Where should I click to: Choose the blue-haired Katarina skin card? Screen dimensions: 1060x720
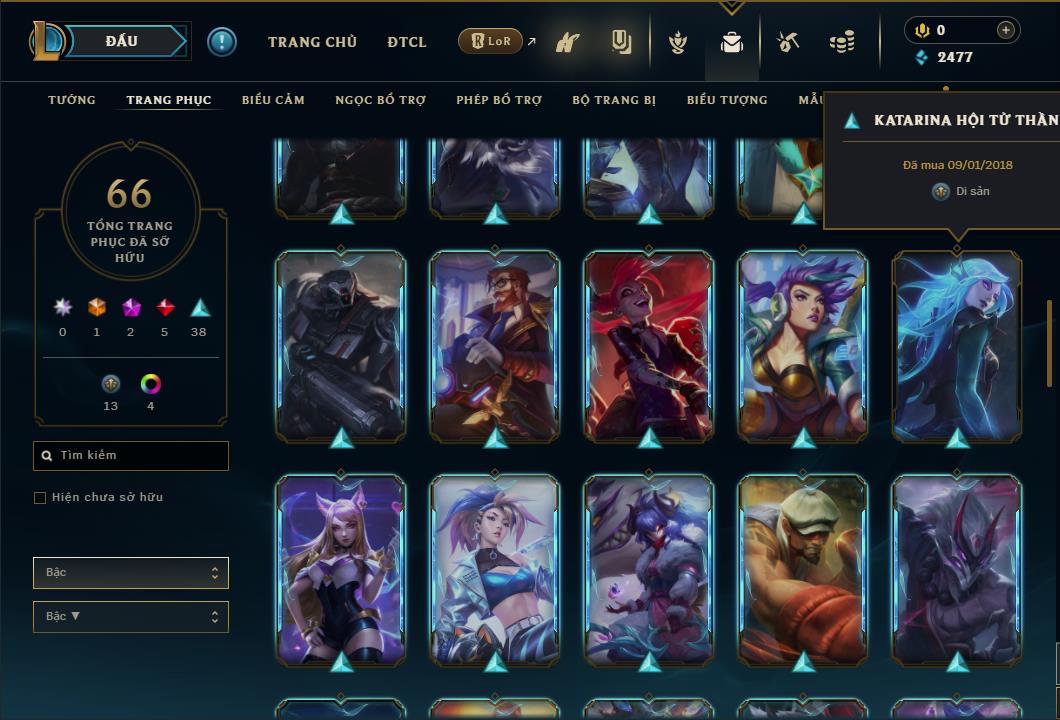957,345
